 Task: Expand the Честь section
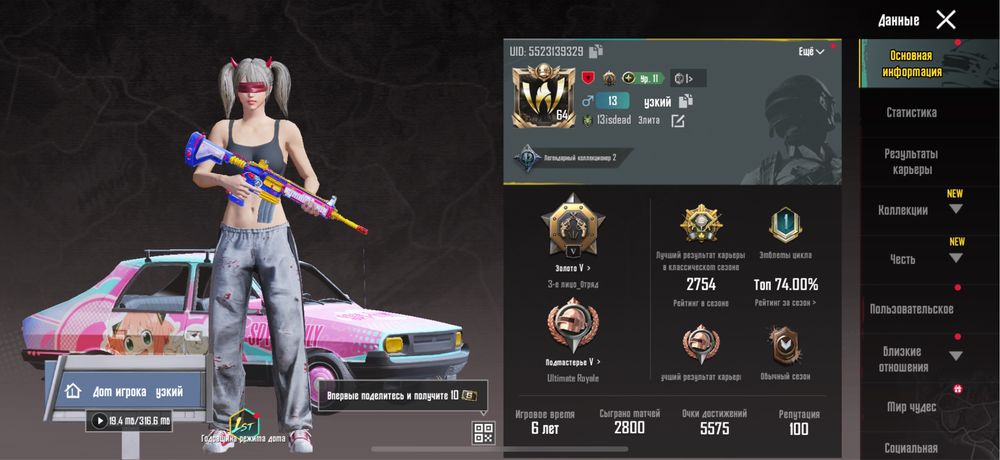(x=955, y=259)
